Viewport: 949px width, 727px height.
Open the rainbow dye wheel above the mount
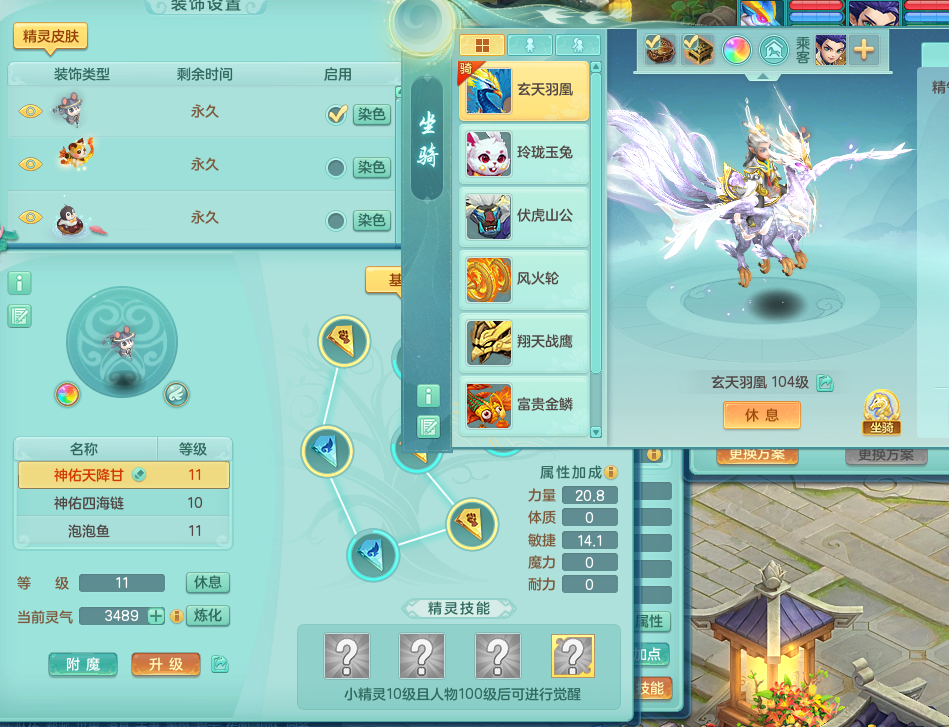(x=737, y=49)
